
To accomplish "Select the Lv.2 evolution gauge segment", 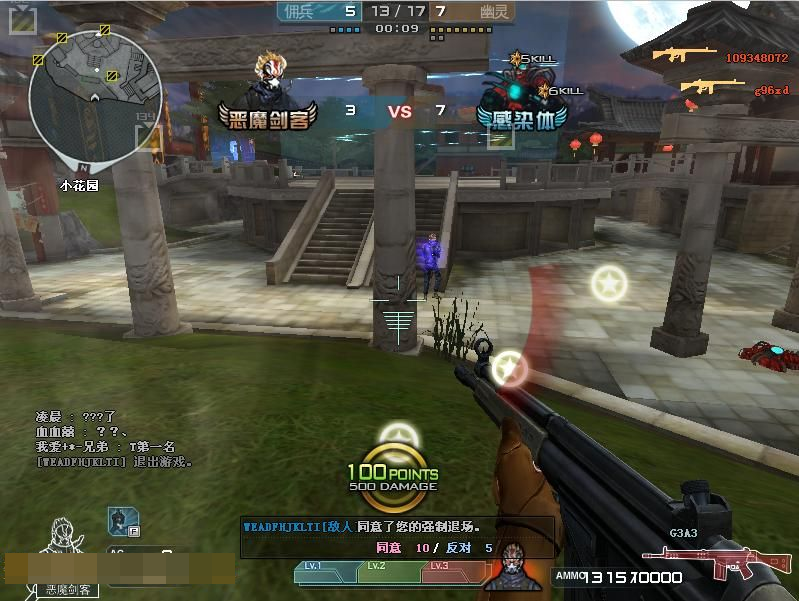I will [x=388, y=572].
